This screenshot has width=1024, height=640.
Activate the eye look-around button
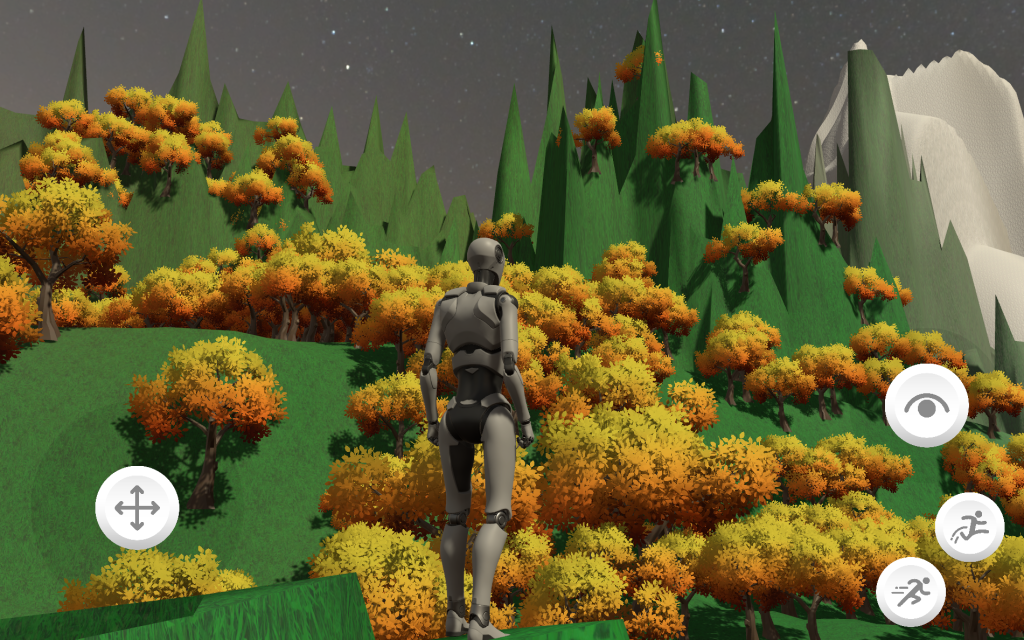tap(926, 405)
